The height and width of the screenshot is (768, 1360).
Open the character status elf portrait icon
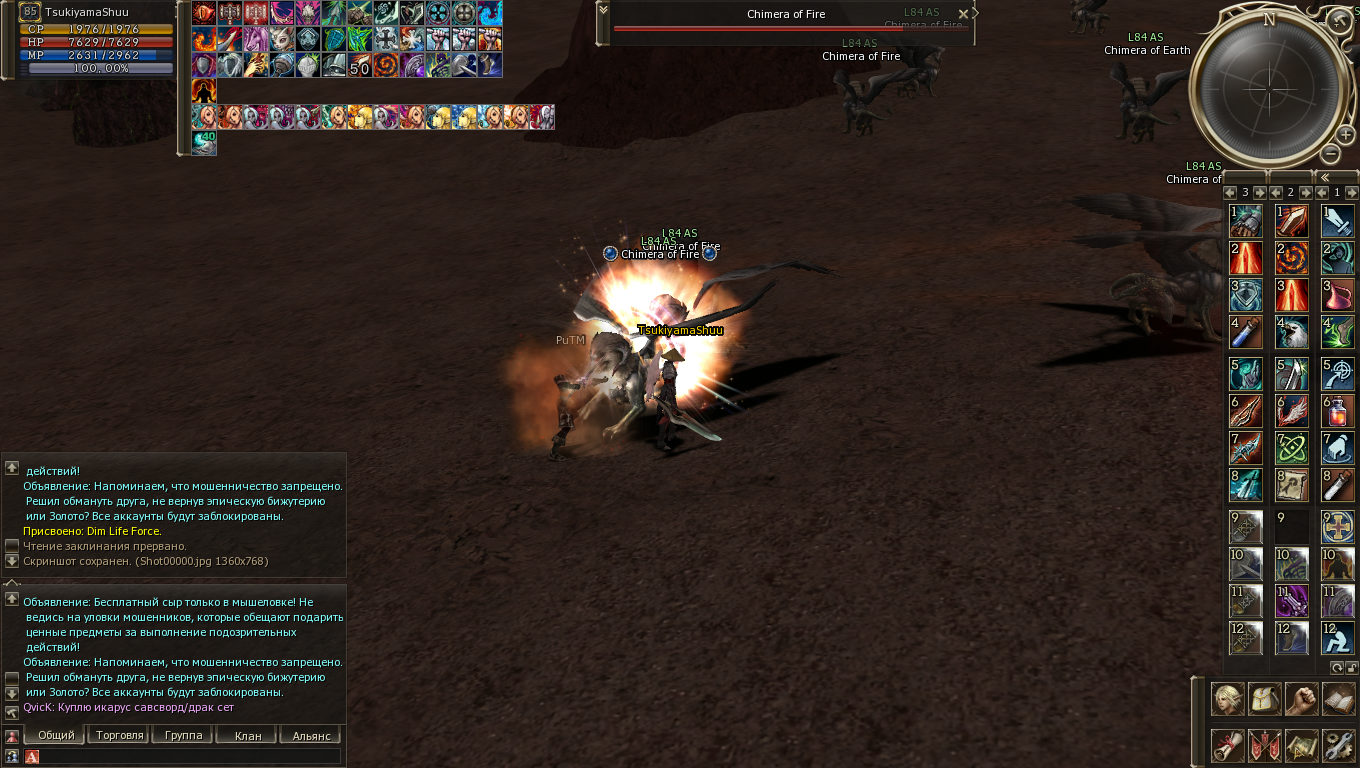point(1228,699)
